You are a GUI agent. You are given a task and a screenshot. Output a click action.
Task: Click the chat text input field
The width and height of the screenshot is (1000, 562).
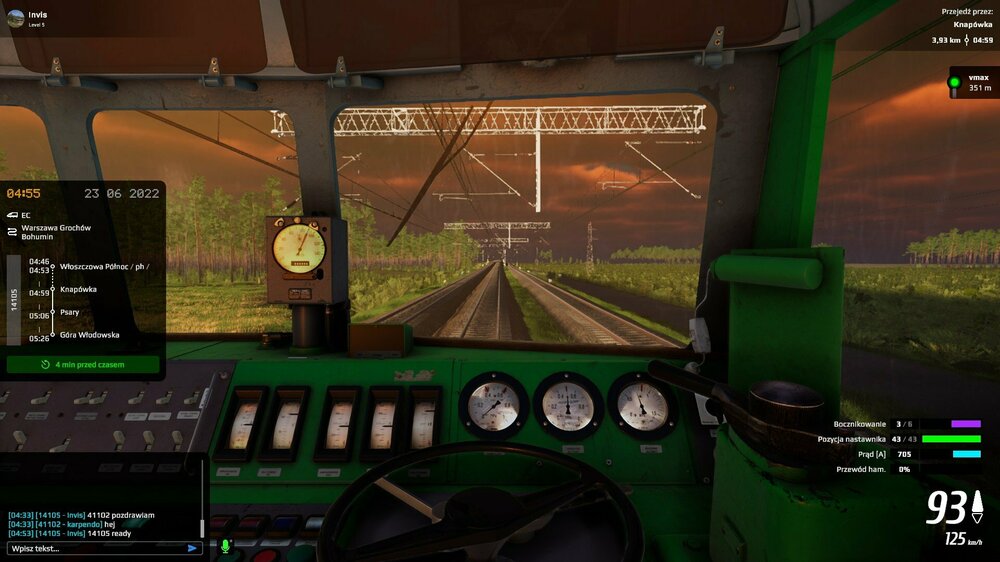(x=95, y=548)
